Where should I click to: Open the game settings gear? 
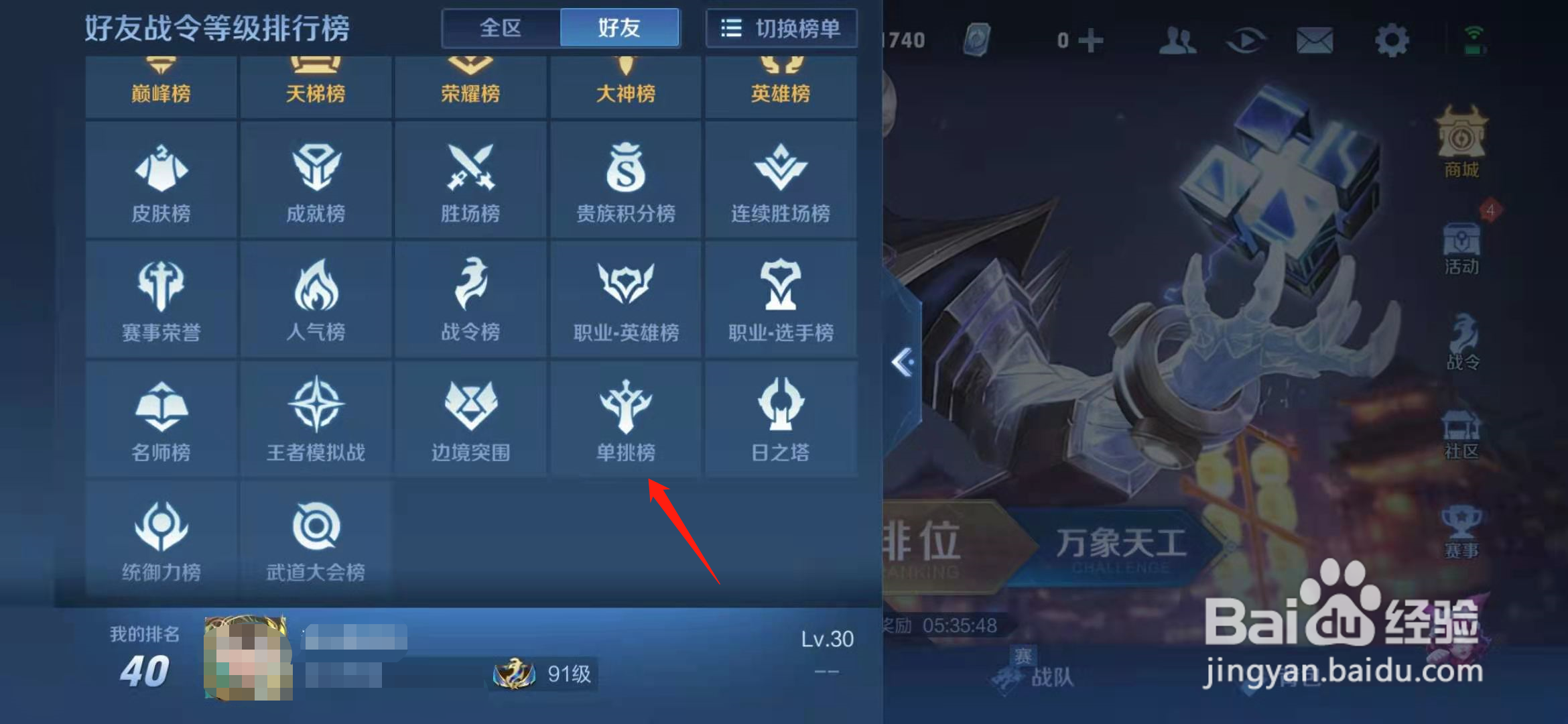pyautogui.click(x=1392, y=39)
